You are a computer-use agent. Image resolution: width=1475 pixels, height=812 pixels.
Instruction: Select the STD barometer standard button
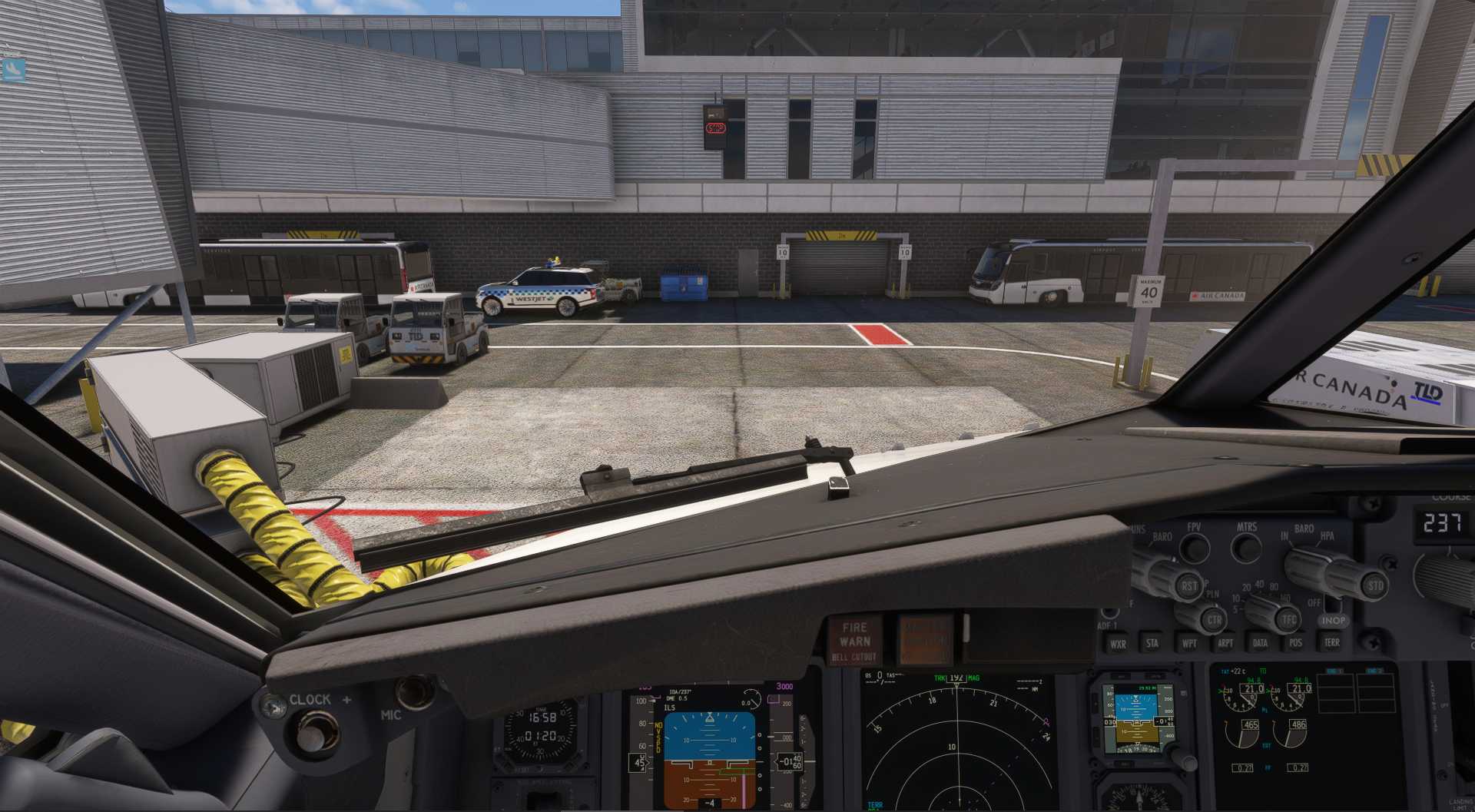click(1374, 585)
